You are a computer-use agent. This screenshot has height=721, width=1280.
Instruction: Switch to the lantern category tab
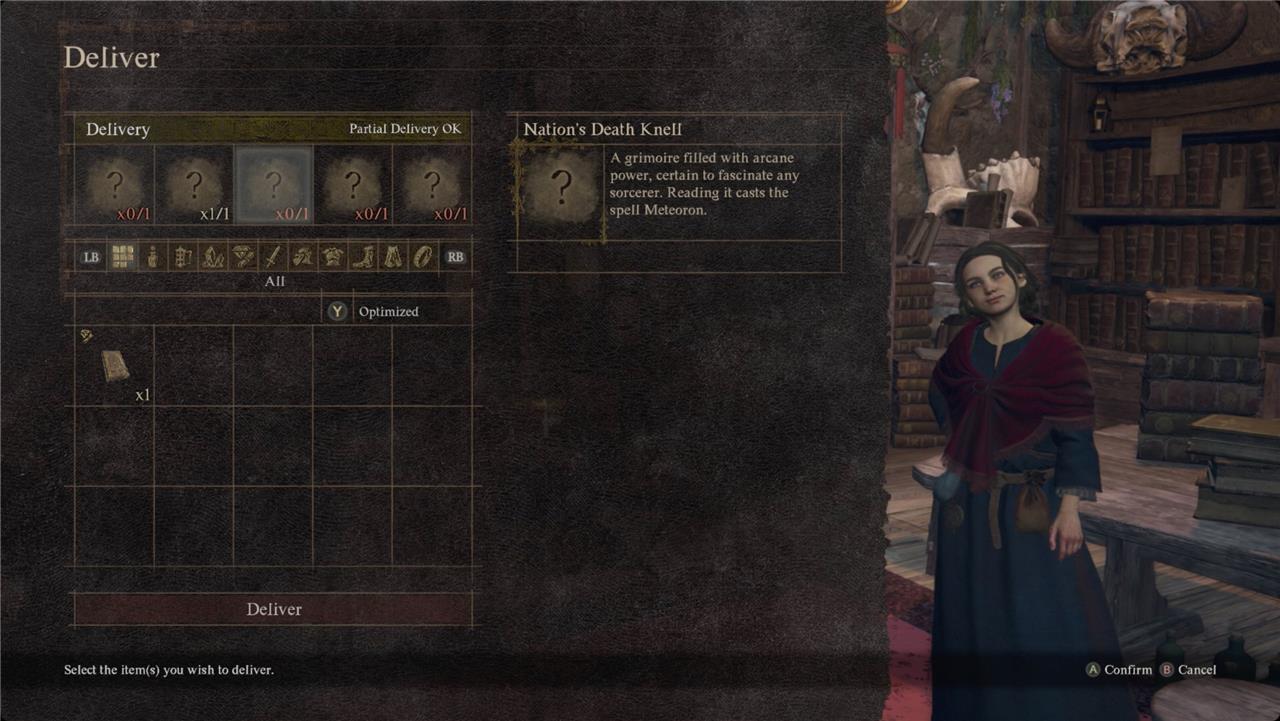pyautogui.click(x=182, y=257)
